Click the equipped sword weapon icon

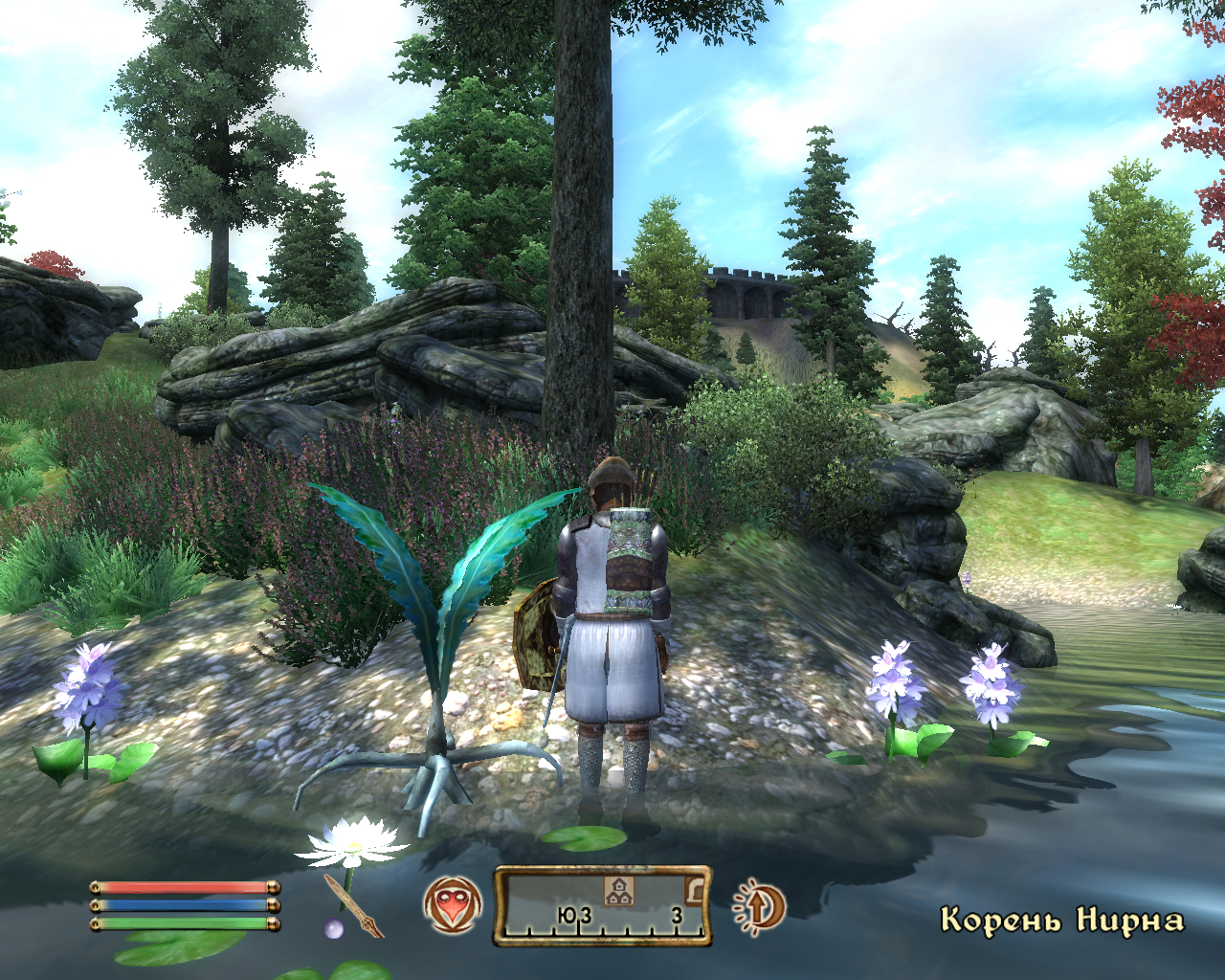coord(353,904)
